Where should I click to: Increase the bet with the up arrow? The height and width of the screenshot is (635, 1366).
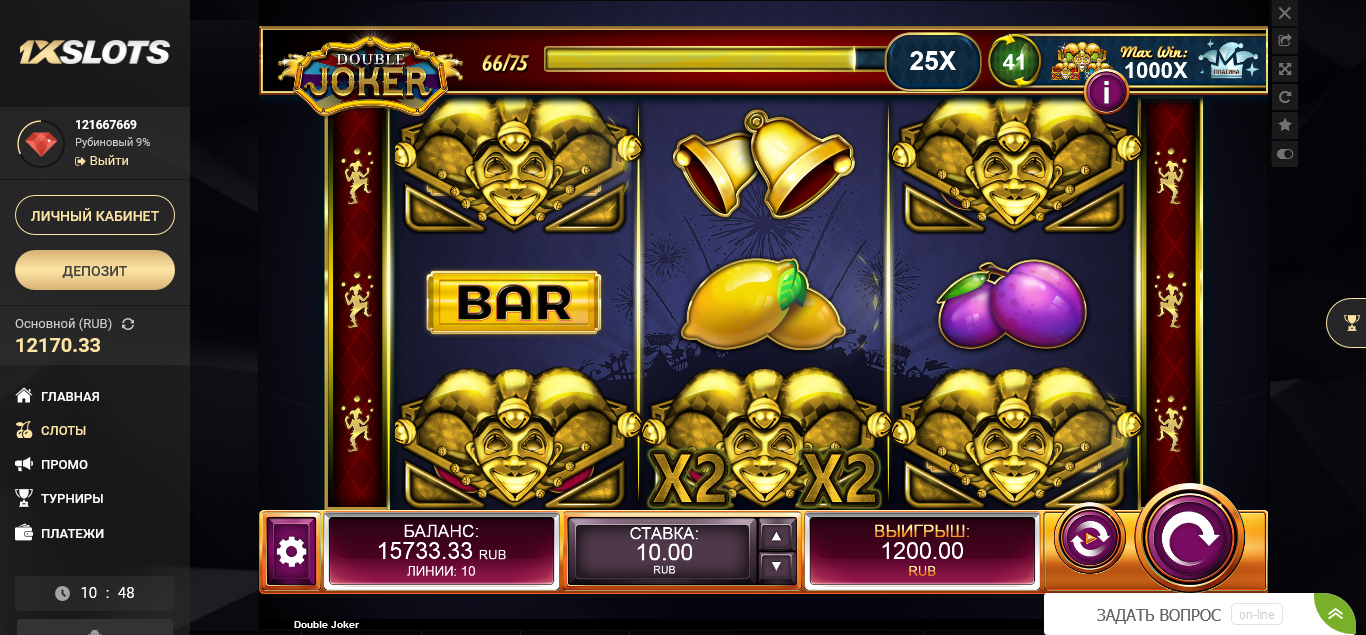(x=777, y=536)
